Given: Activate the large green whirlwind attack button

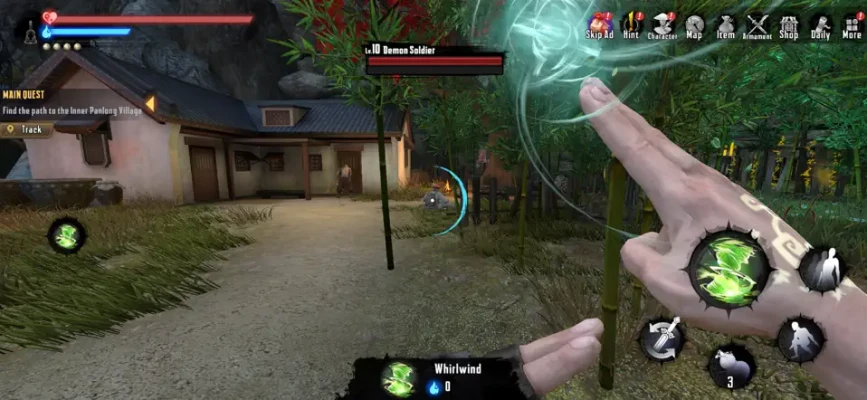Looking at the screenshot, I should (729, 269).
